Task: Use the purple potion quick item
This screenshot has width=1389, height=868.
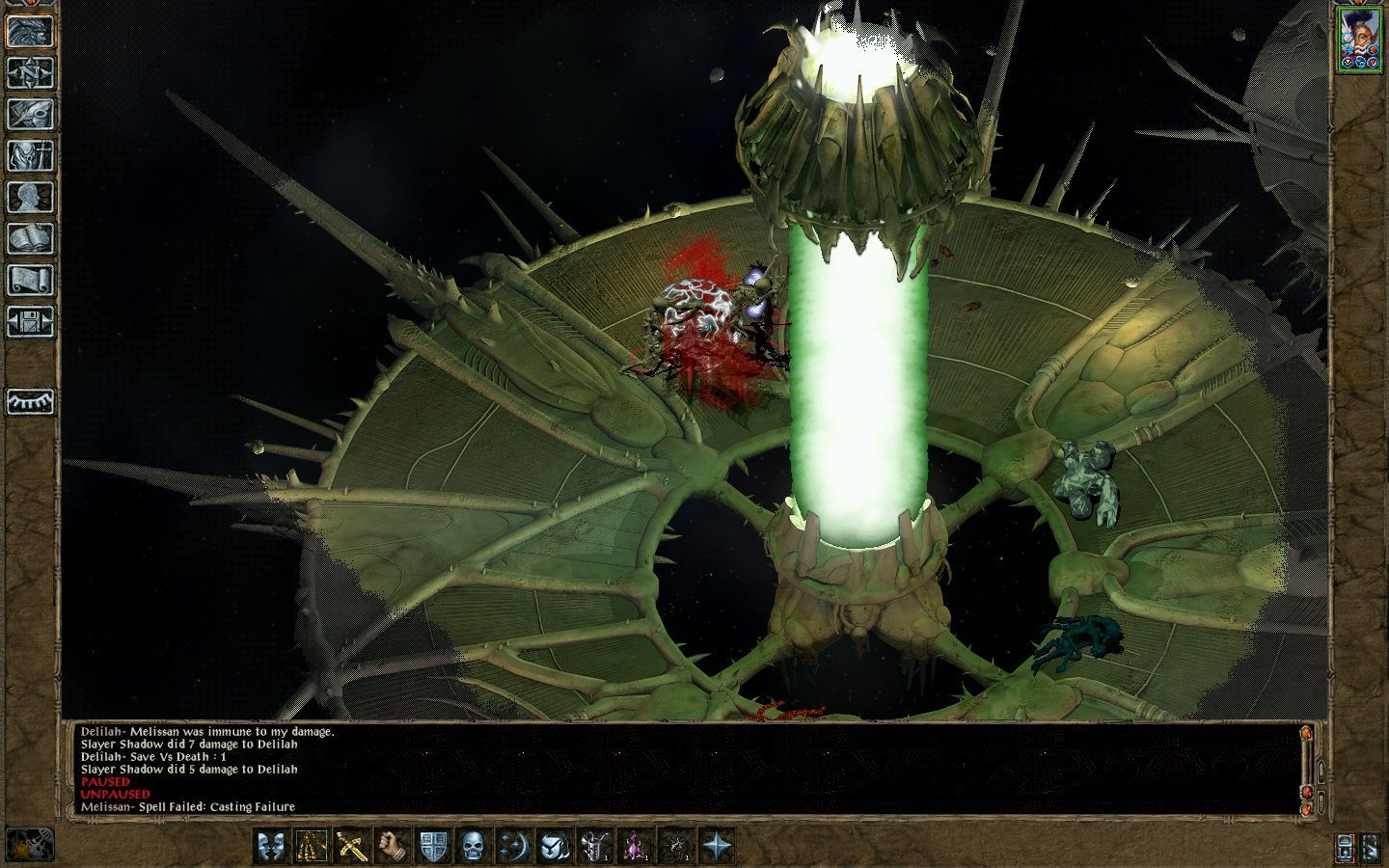Action: click(636, 847)
